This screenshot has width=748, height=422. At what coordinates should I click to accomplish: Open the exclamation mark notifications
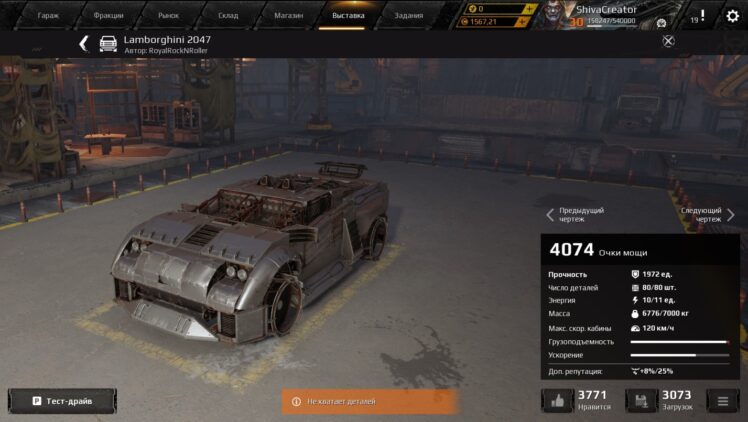pyautogui.click(x=702, y=16)
